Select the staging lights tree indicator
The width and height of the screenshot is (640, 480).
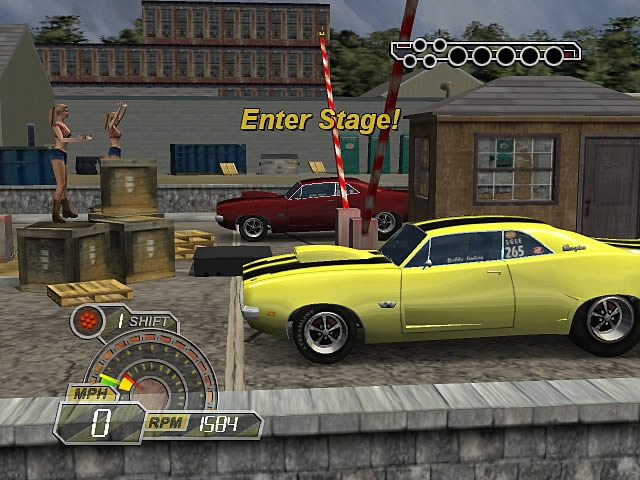(485, 53)
